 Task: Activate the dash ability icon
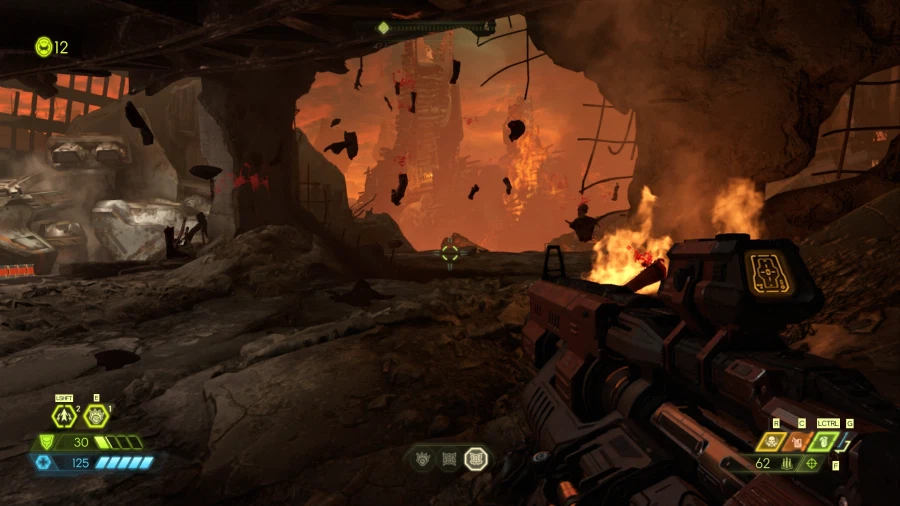pyautogui.click(x=64, y=416)
